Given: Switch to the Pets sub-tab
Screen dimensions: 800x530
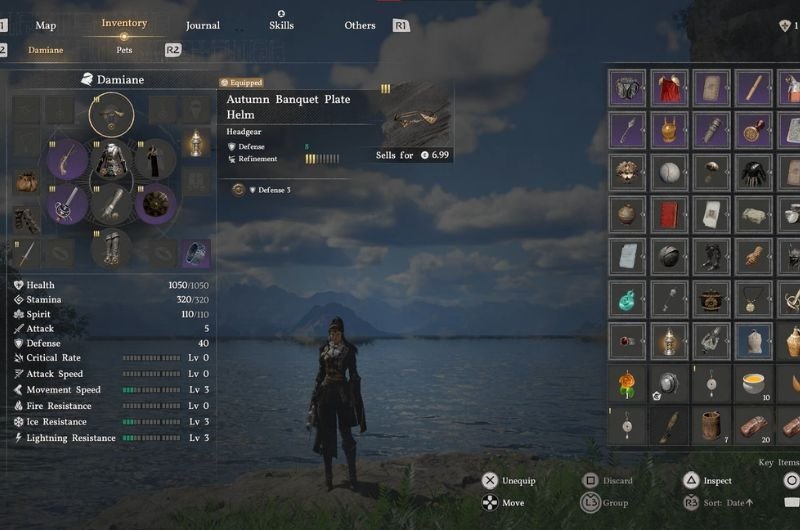Looking at the screenshot, I should click(x=125, y=50).
